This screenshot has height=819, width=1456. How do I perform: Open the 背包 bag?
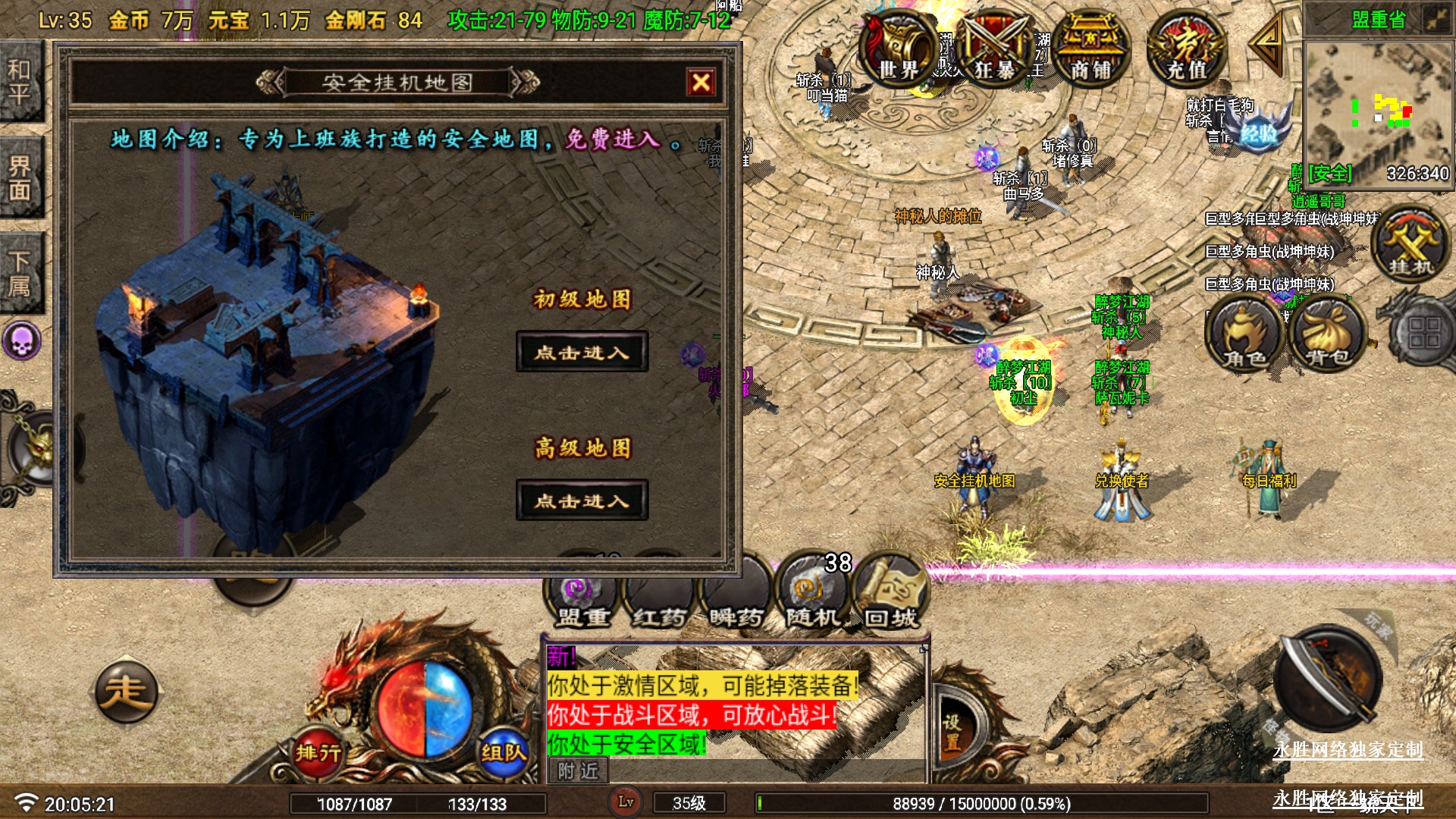pos(1327,334)
